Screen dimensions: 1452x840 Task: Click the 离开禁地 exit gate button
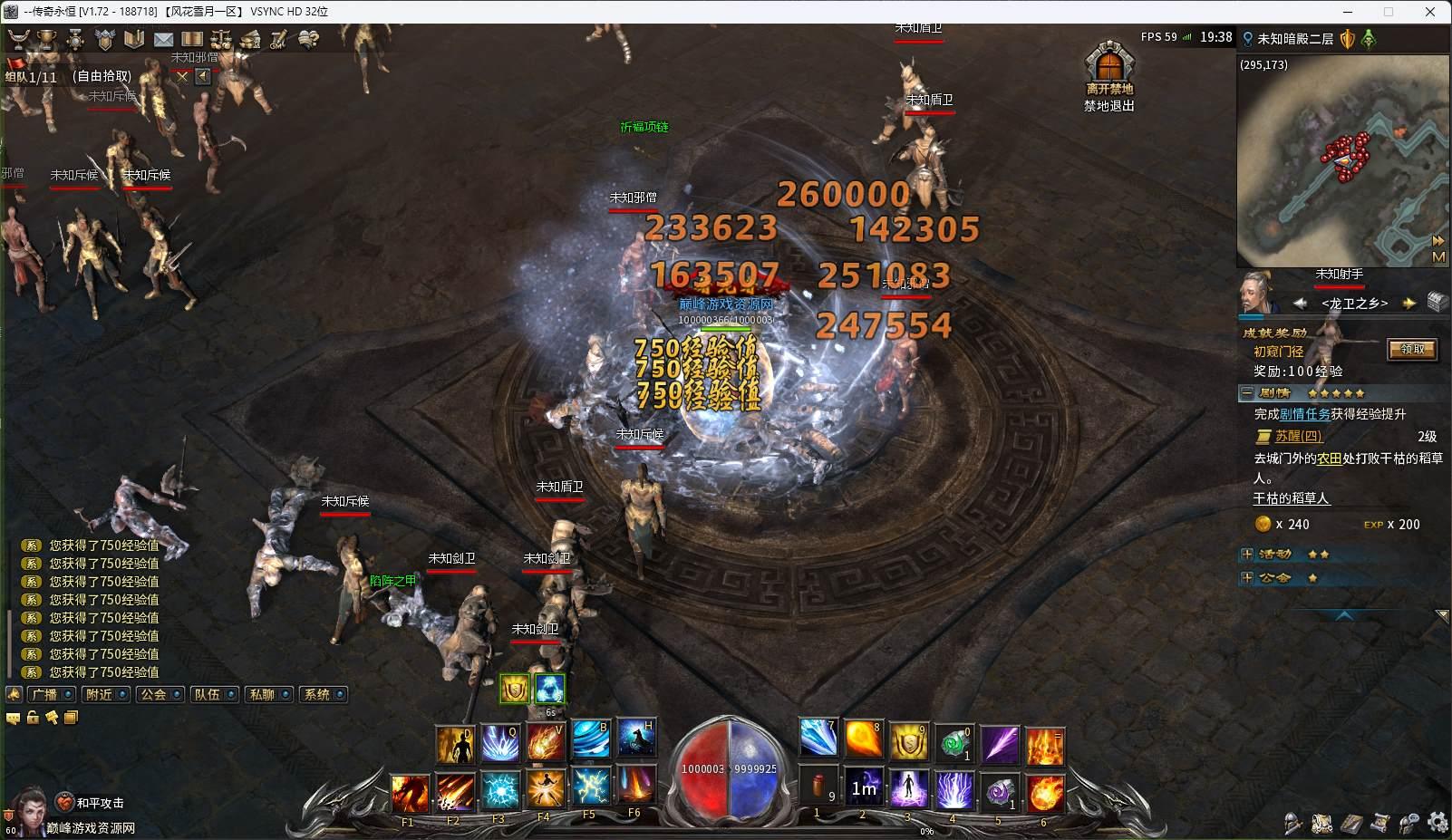(1109, 65)
